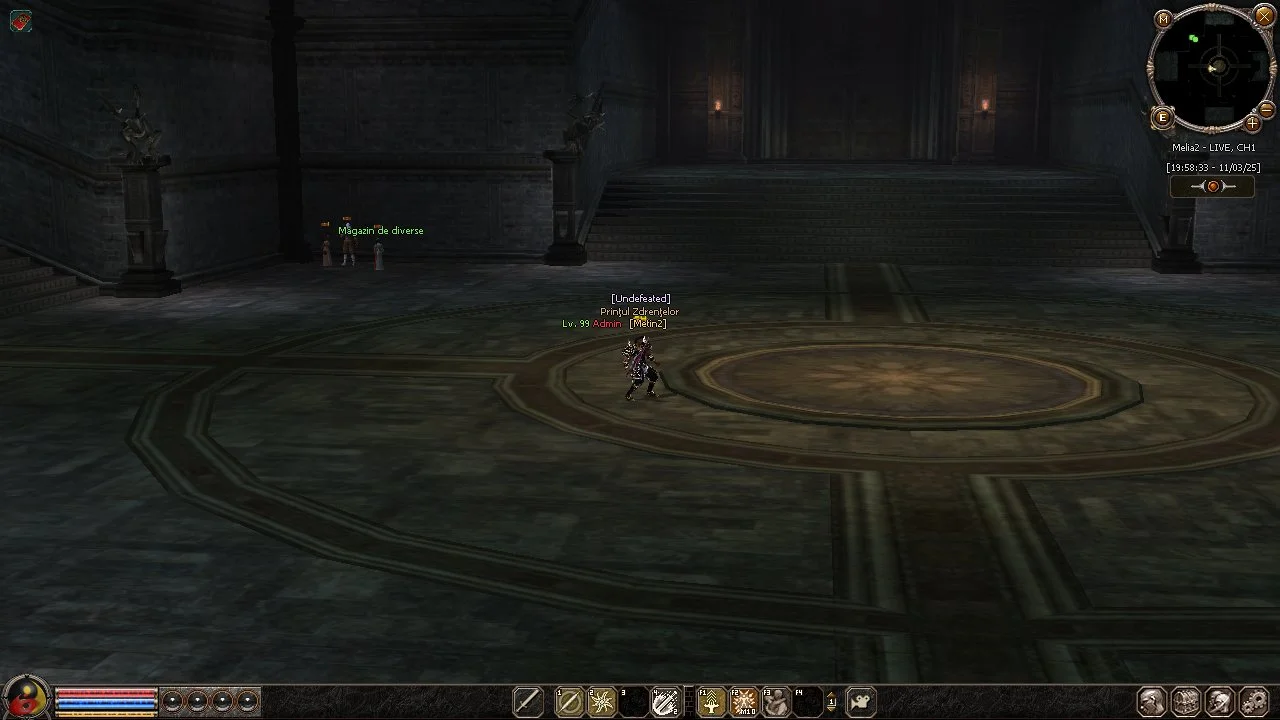
Task: Use the item in quickslot 1
Action: 570,702
